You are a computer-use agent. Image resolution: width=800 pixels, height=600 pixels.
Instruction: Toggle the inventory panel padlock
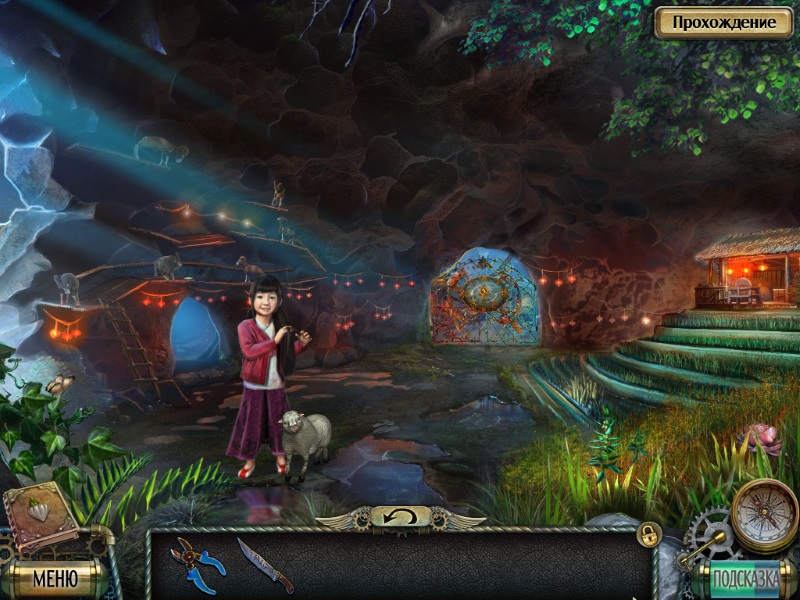649,534
